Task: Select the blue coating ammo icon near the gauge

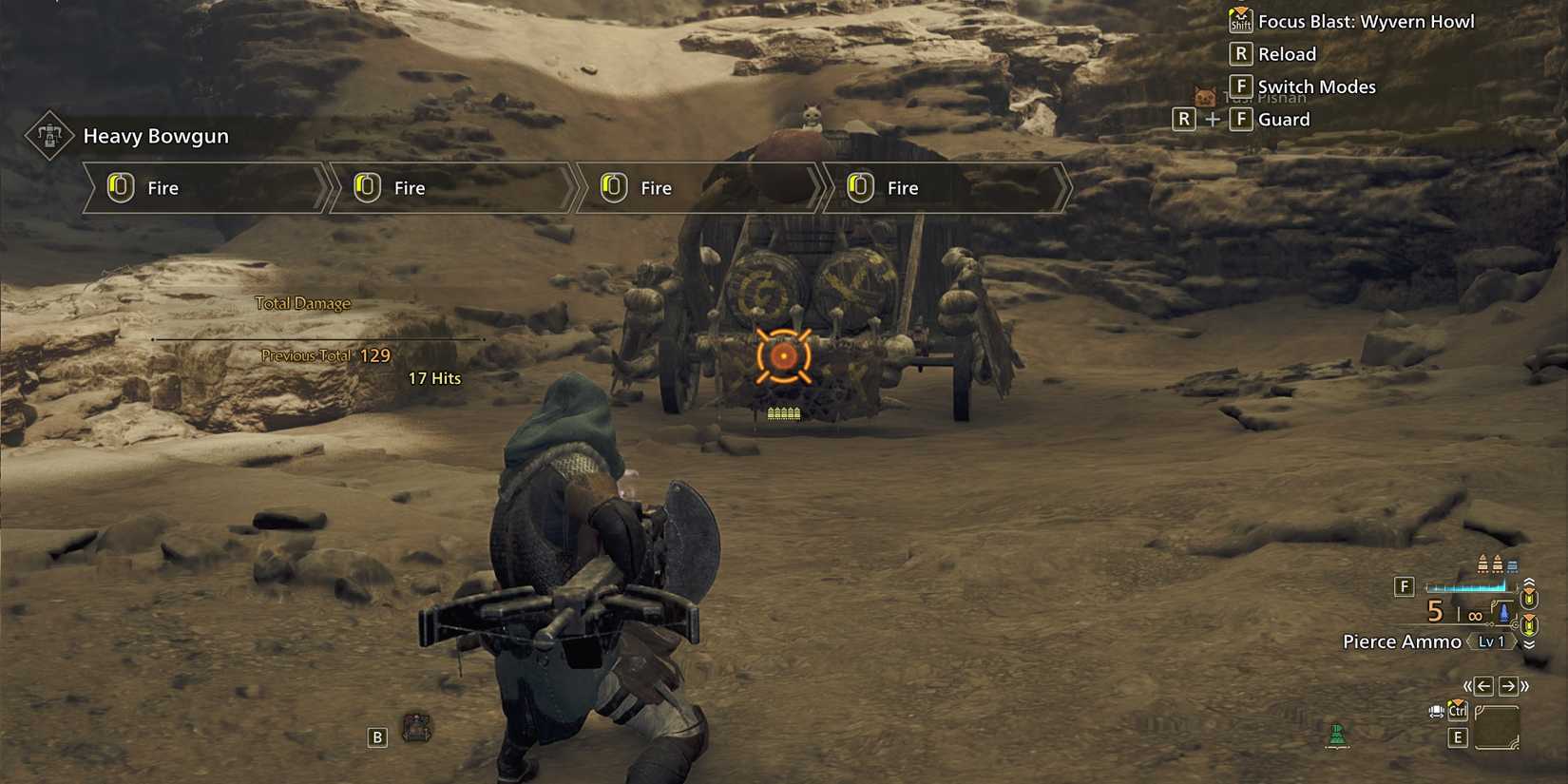Action: pyautogui.click(x=1504, y=614)
